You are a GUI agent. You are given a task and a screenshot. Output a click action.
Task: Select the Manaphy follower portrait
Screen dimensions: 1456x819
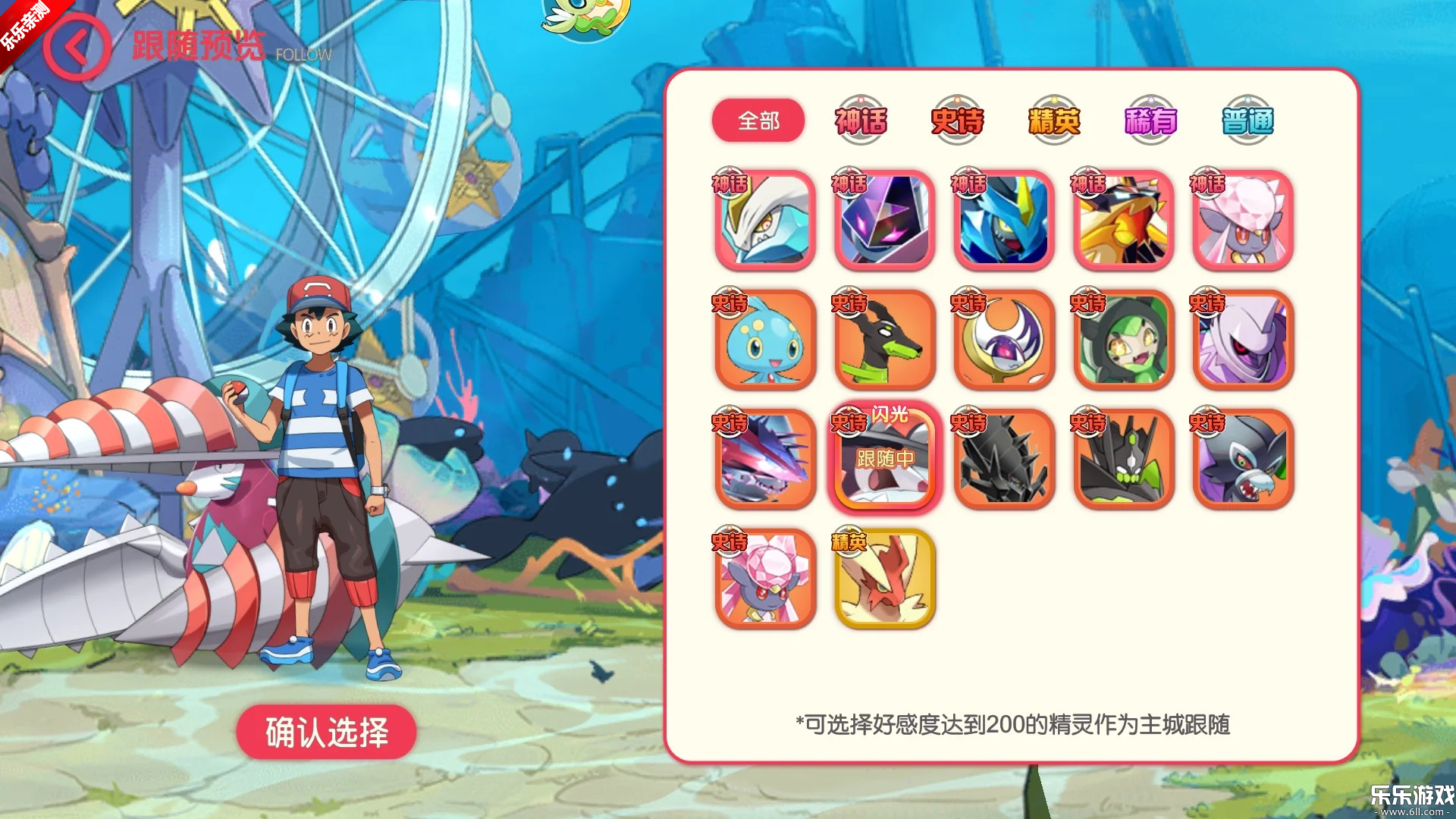click(x=765, y=340)
